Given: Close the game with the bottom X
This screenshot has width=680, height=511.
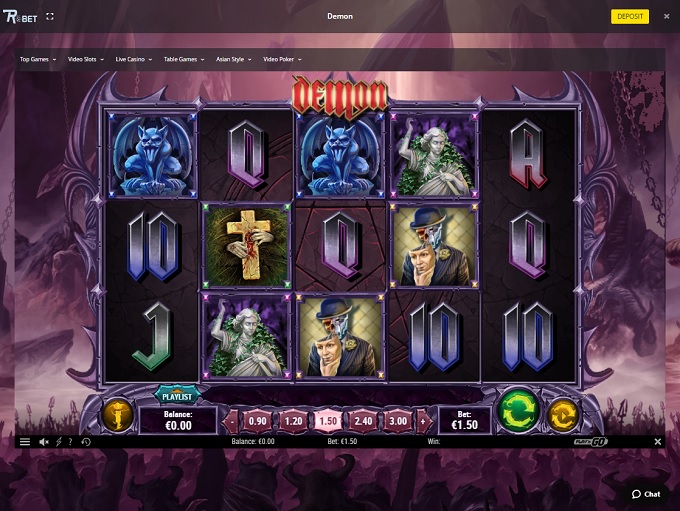Looking at the screenshot, I should tap(657, 441).
